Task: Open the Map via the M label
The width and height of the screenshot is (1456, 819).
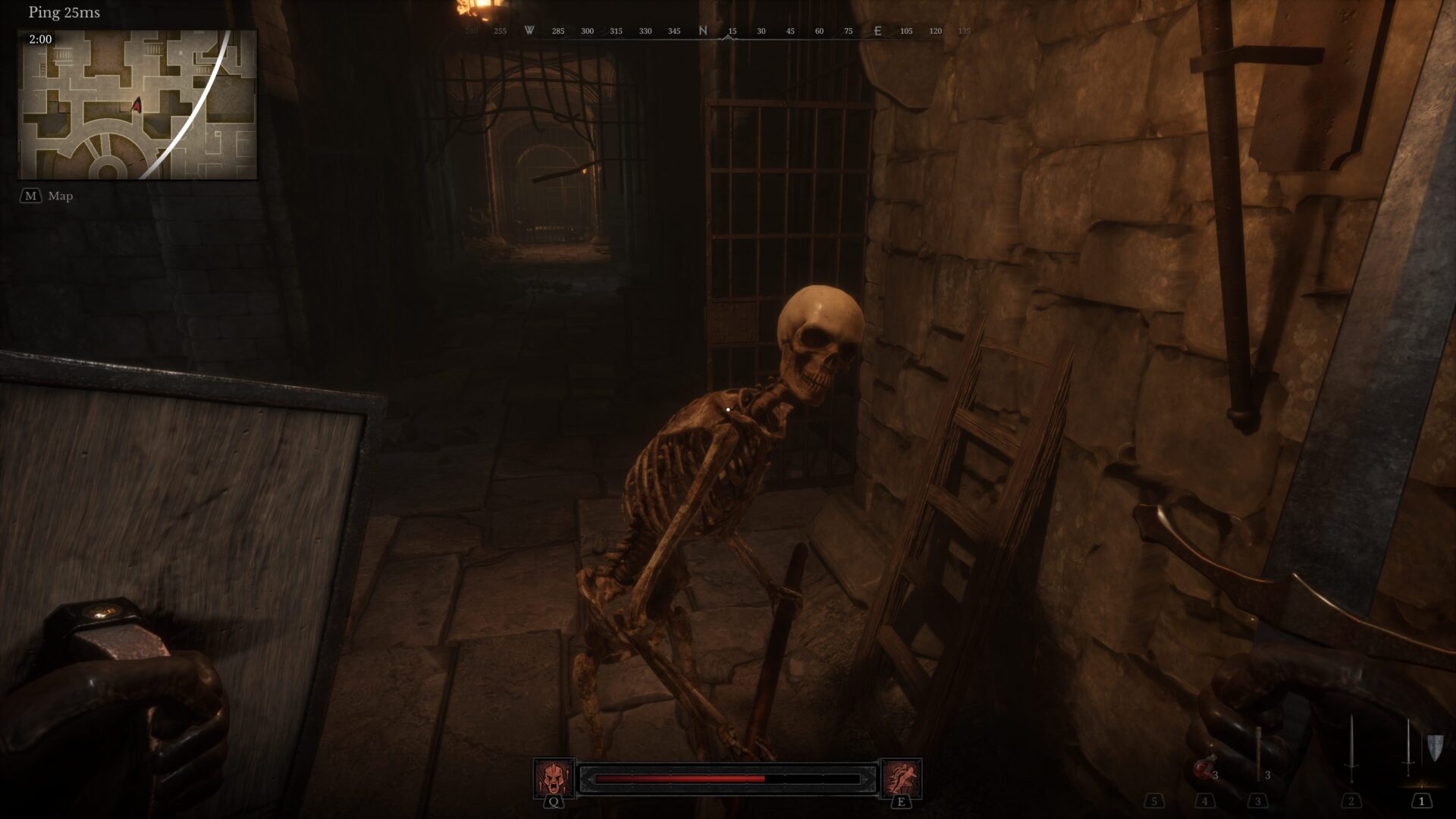Action: click(x=61, y=196)
